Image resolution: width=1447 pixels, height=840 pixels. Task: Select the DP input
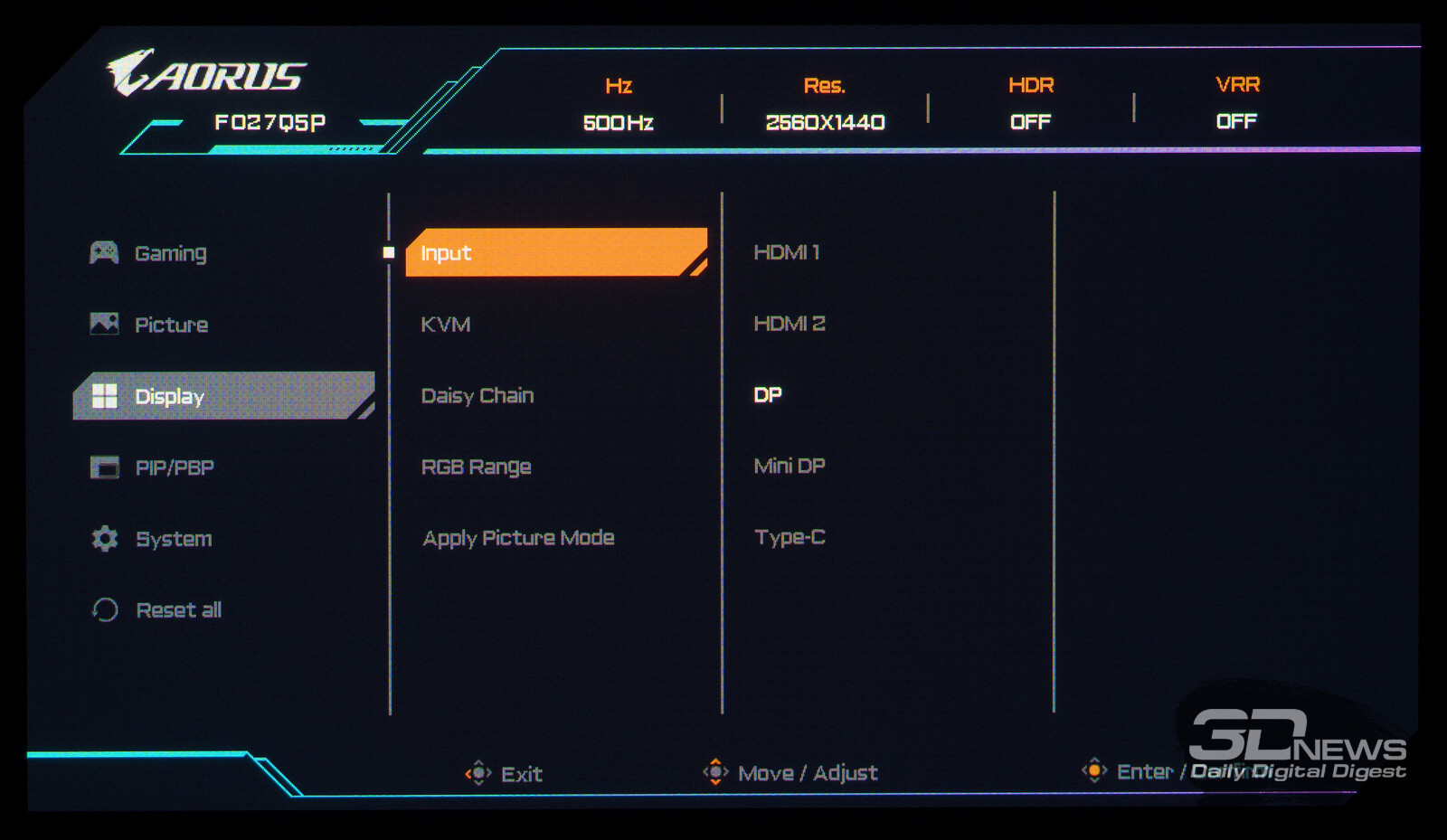coord(768,395)
